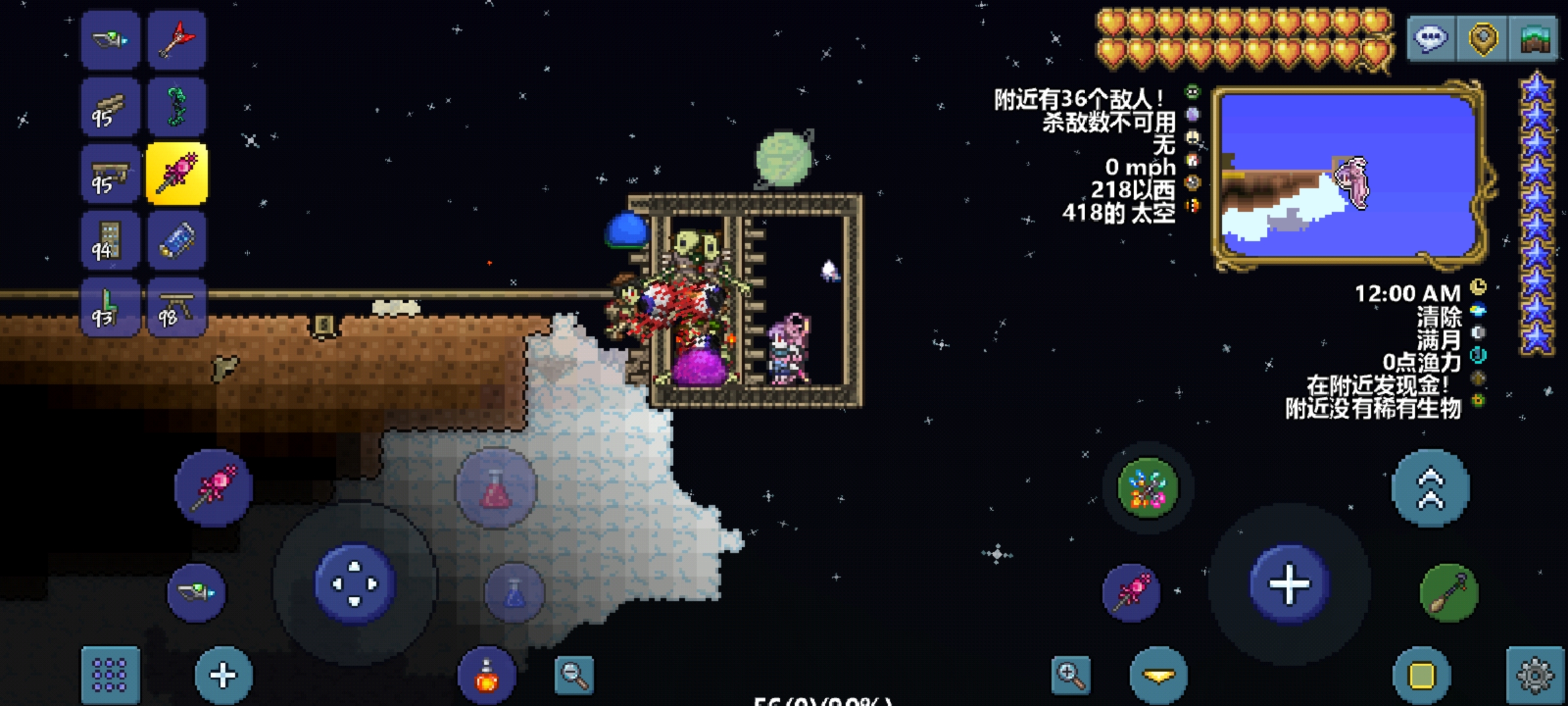Click the framed minimap
This screenshot has width=1568, height=706.
1348,175
